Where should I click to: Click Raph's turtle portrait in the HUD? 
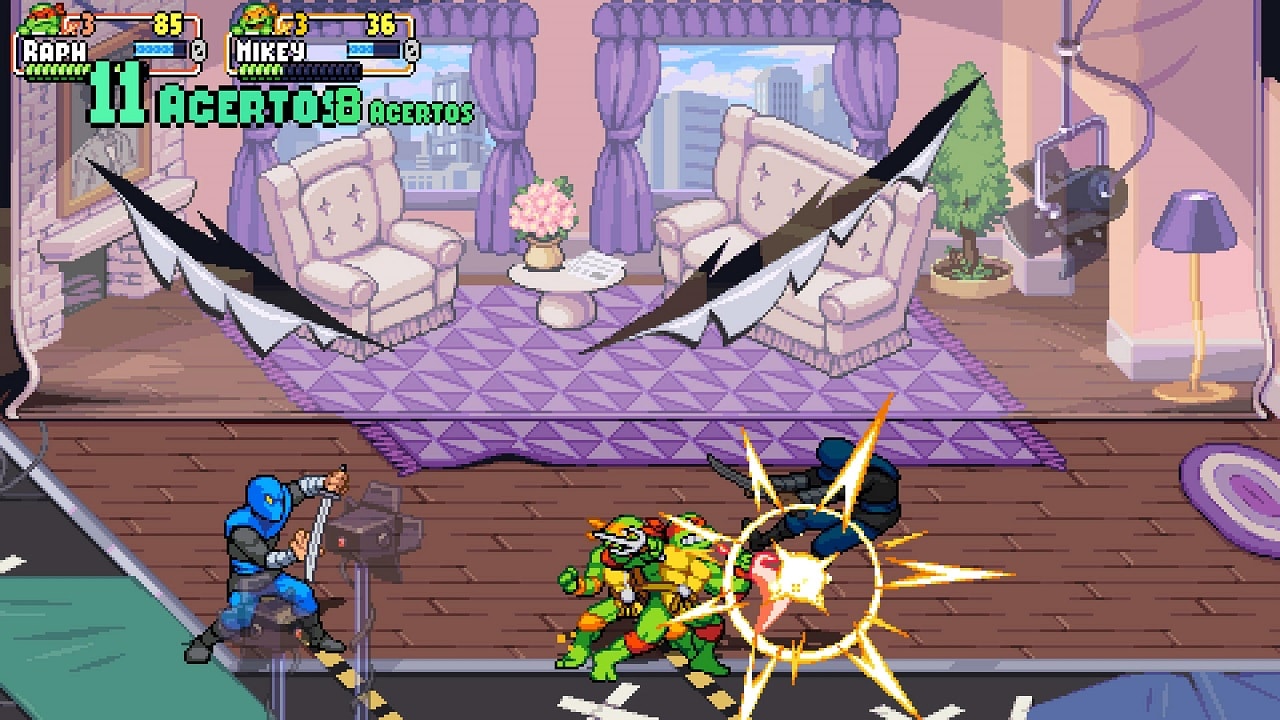[x=40, y=18]
